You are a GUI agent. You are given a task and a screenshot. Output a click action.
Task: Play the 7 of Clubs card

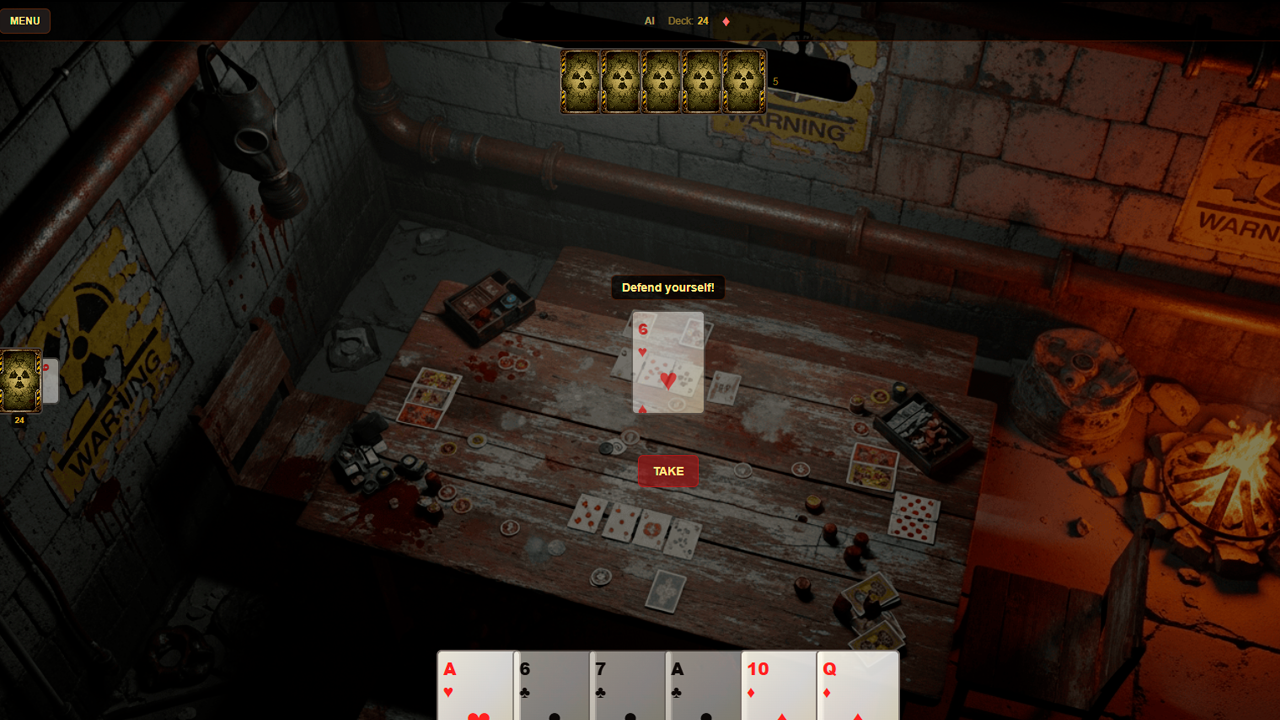pos(627,686)
